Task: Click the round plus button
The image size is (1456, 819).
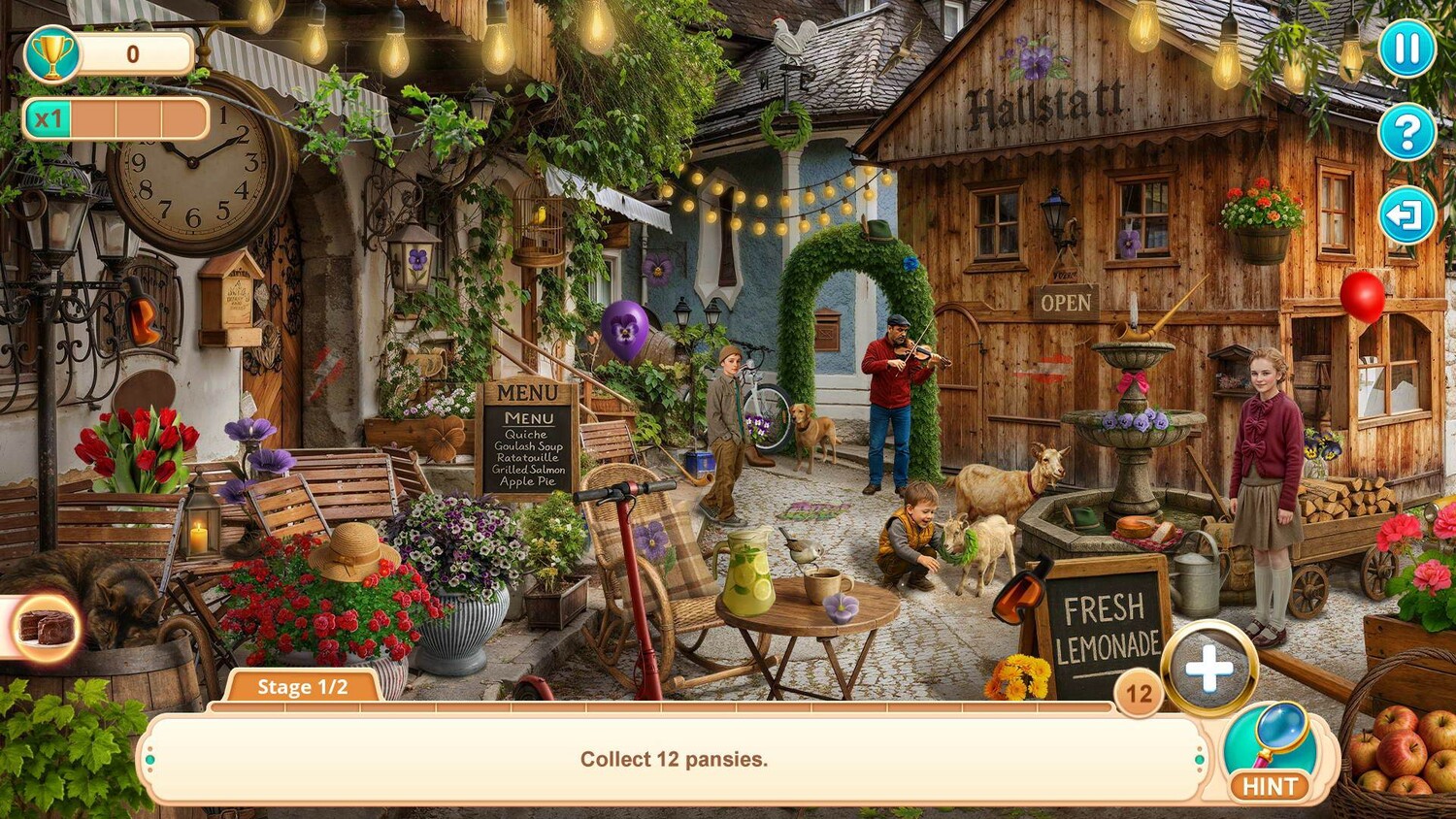Action: click(1209, 669)
